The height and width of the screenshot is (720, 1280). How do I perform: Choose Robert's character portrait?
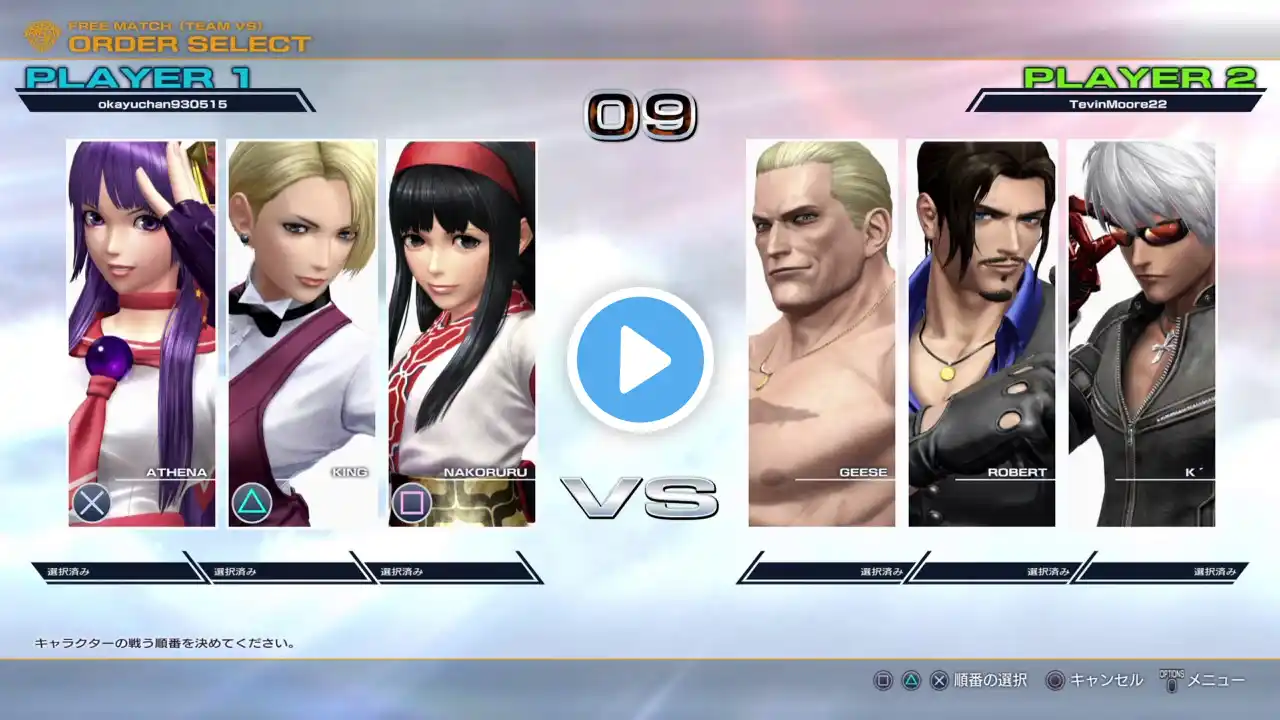pyautogui.click(x=981, y=333)
